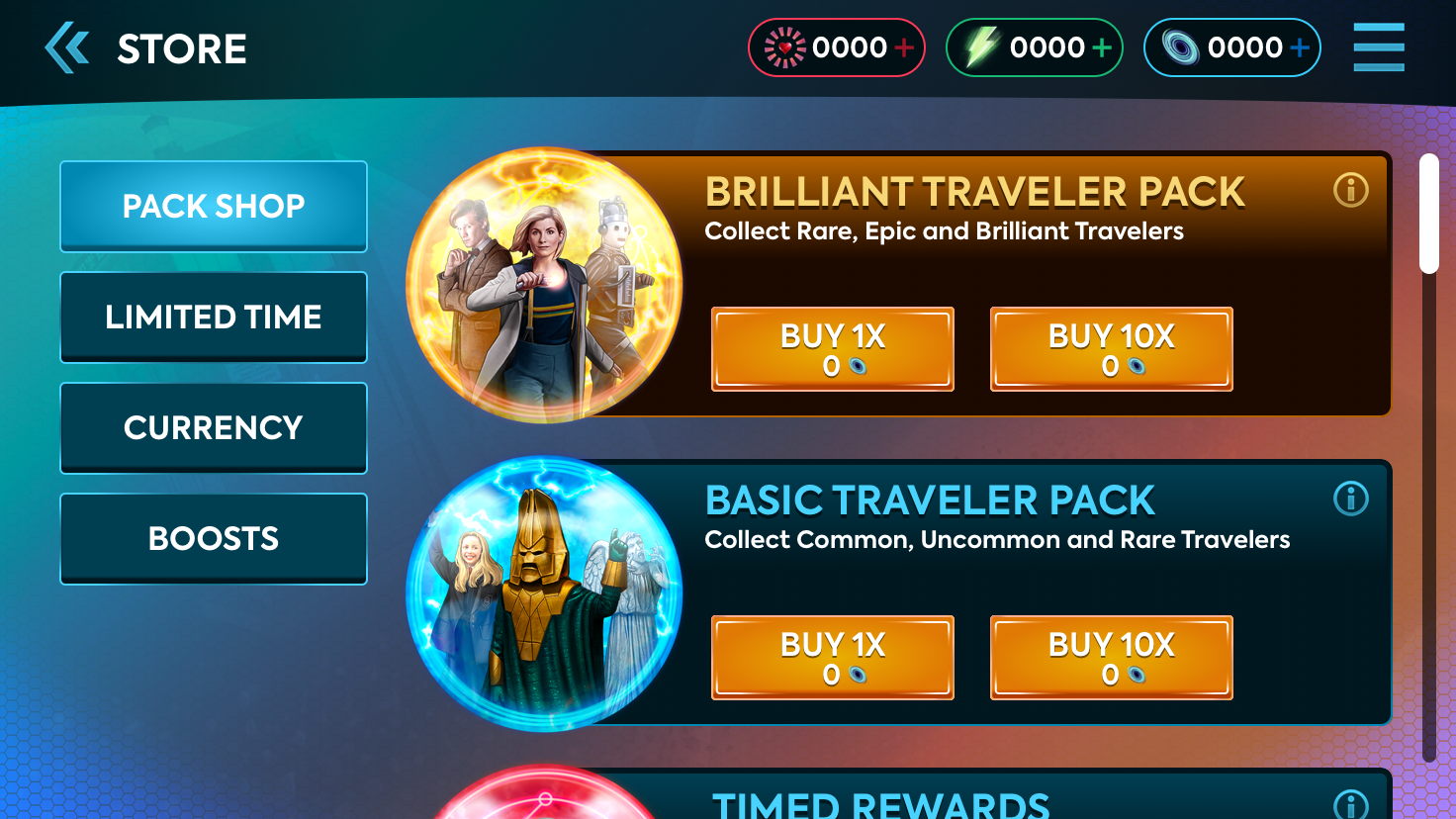Buy 10X Basic Traveler Pack

1112,658
